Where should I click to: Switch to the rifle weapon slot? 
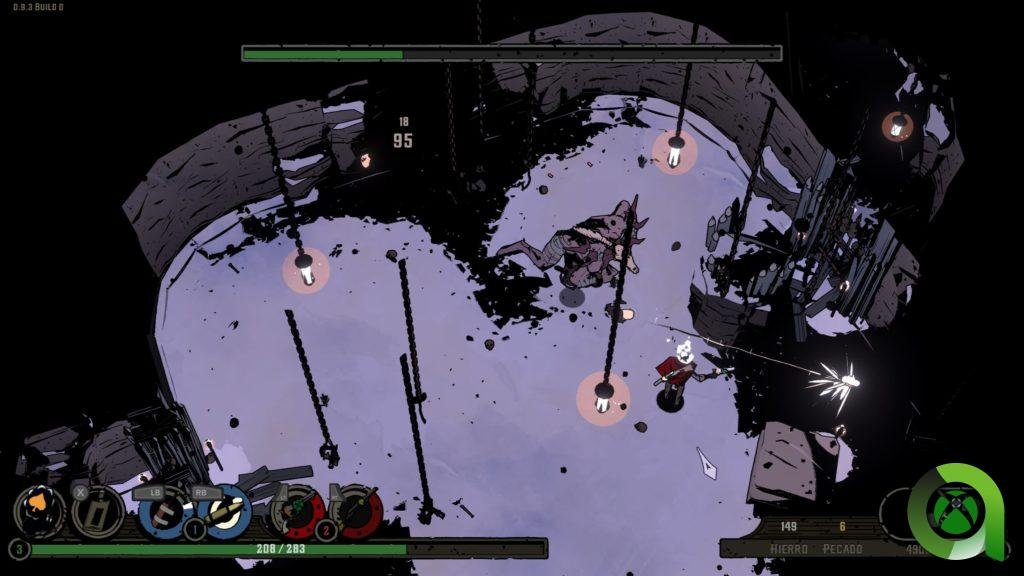click(356, 511)
